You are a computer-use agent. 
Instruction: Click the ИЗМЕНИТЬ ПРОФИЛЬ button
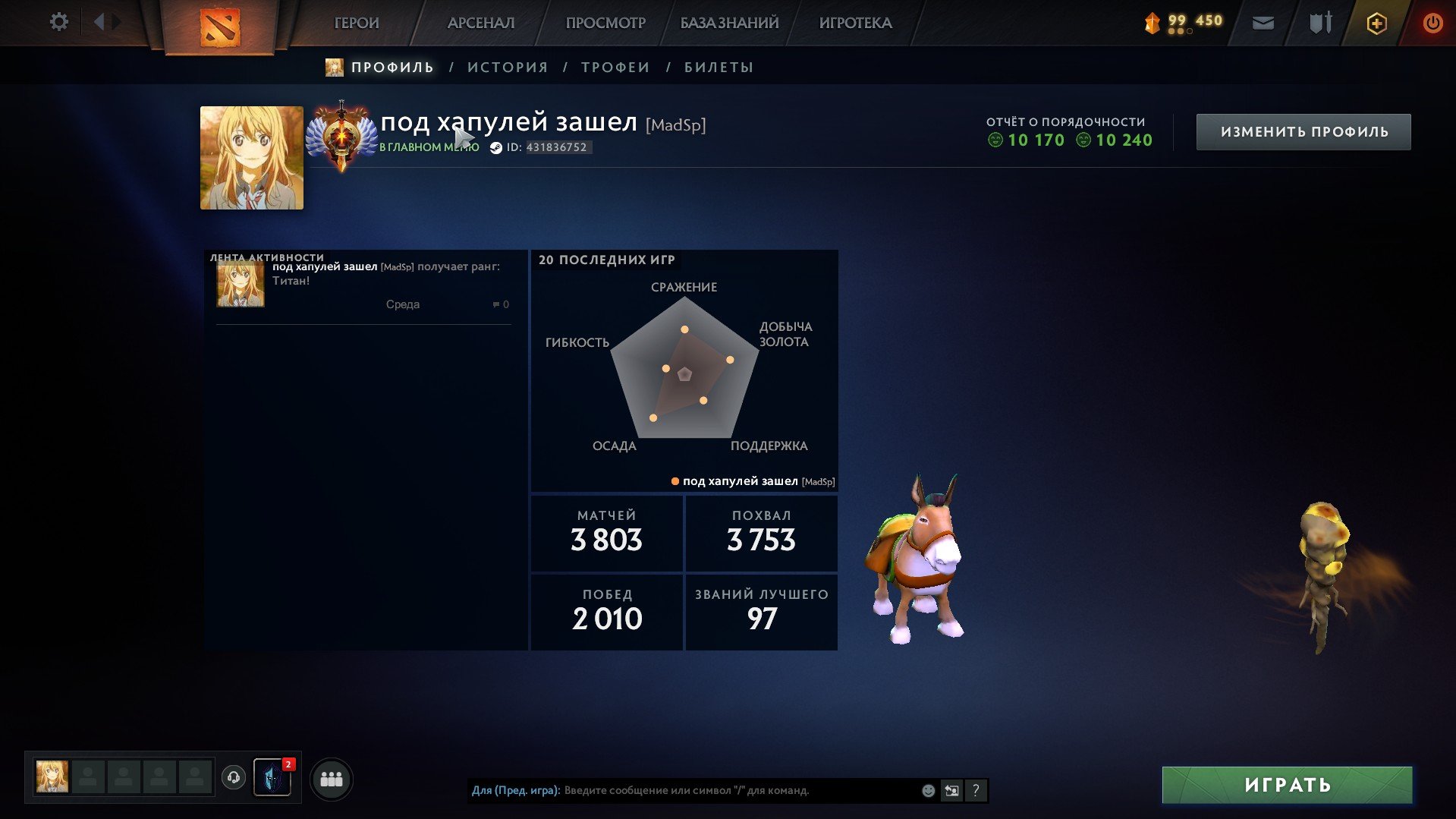(x=1303, y=131)
